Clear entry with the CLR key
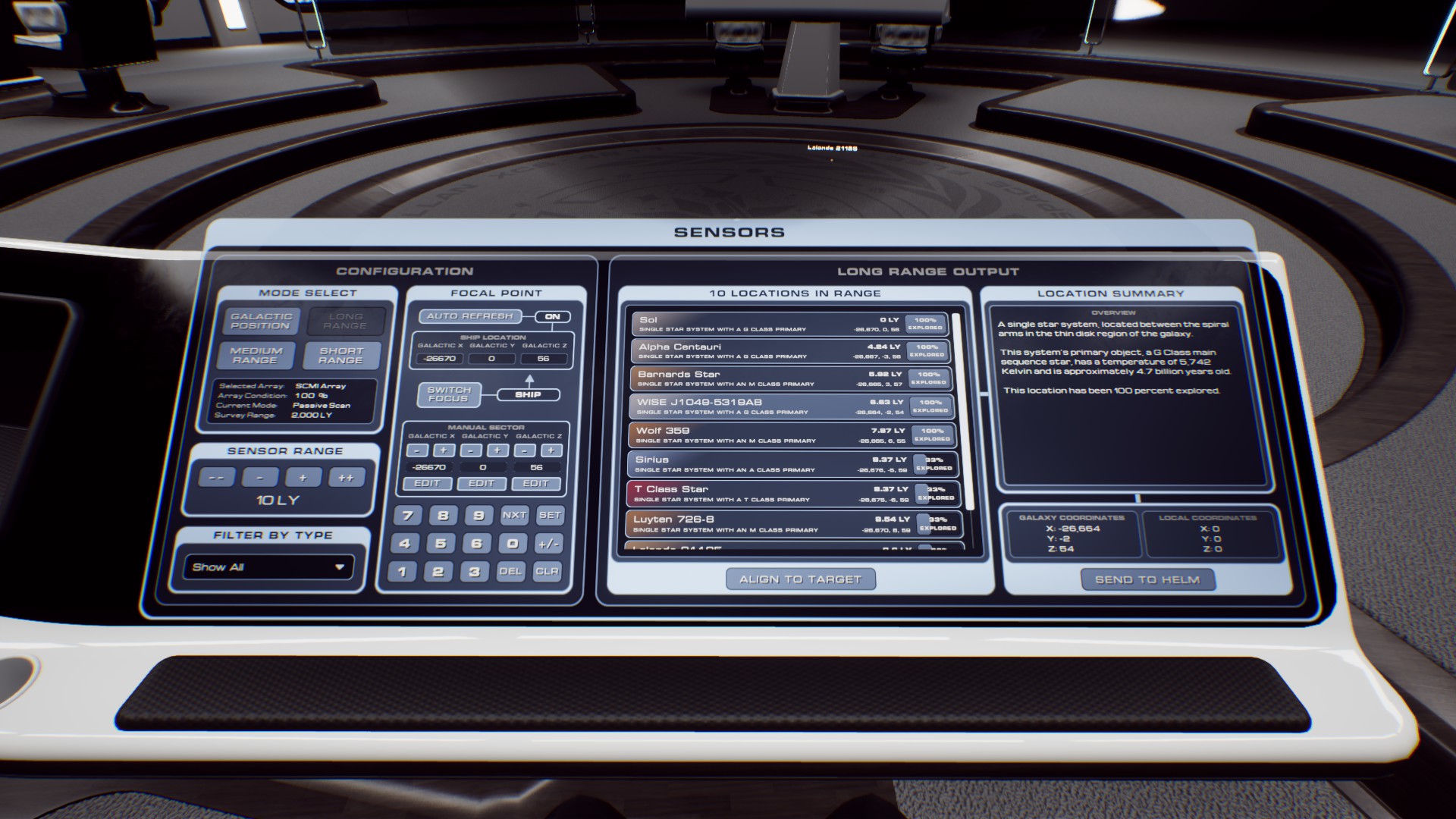This screenshot has height=819, width=1456. pyautogui.click(x=547, y=572)
